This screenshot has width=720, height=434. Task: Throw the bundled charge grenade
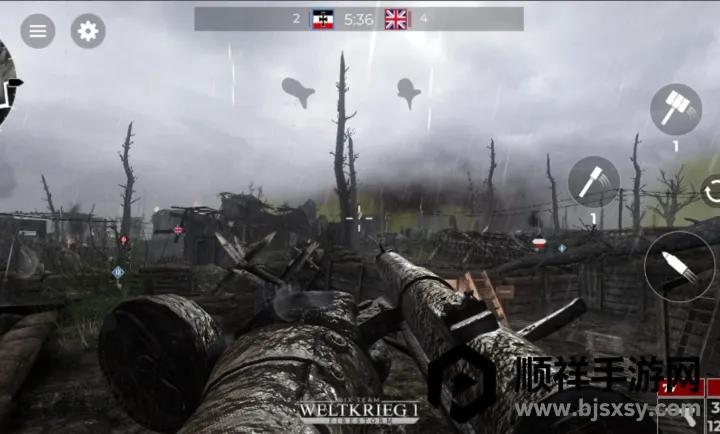[676, 109]
